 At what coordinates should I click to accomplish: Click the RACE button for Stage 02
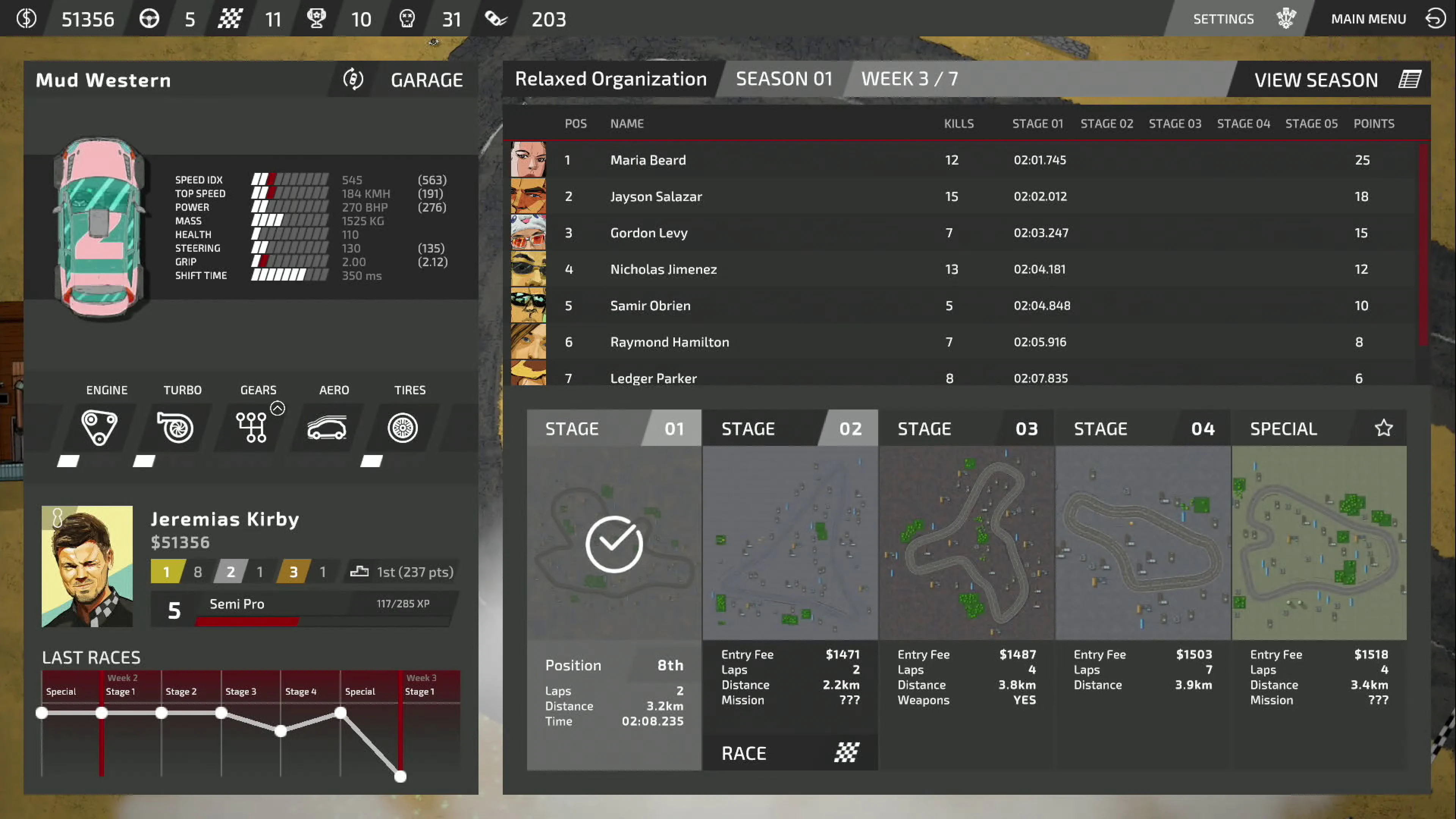pyautogui.click(x=789, y=752)
